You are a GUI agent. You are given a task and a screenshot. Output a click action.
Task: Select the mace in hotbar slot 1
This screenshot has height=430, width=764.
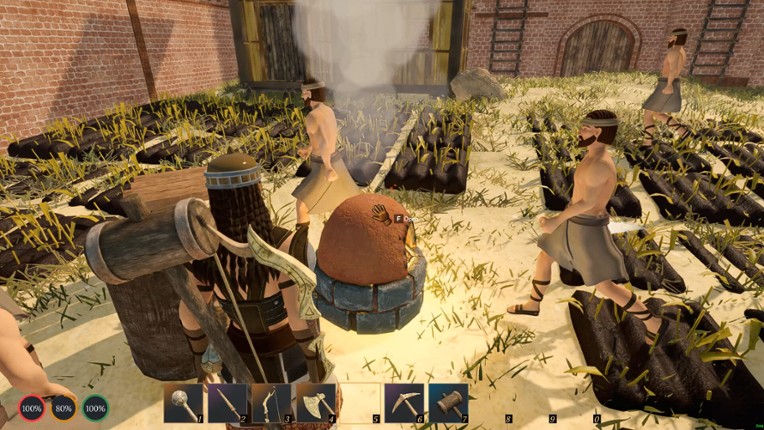pyautogui.click(x=184, y=403)
